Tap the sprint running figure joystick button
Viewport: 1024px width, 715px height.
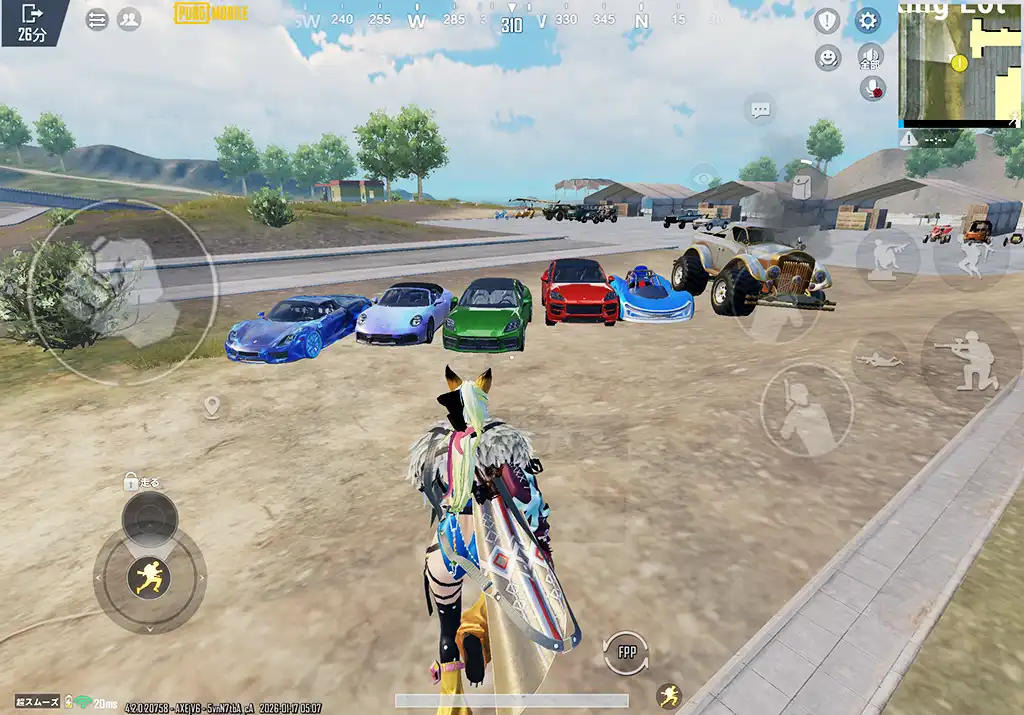pos(149,576)
